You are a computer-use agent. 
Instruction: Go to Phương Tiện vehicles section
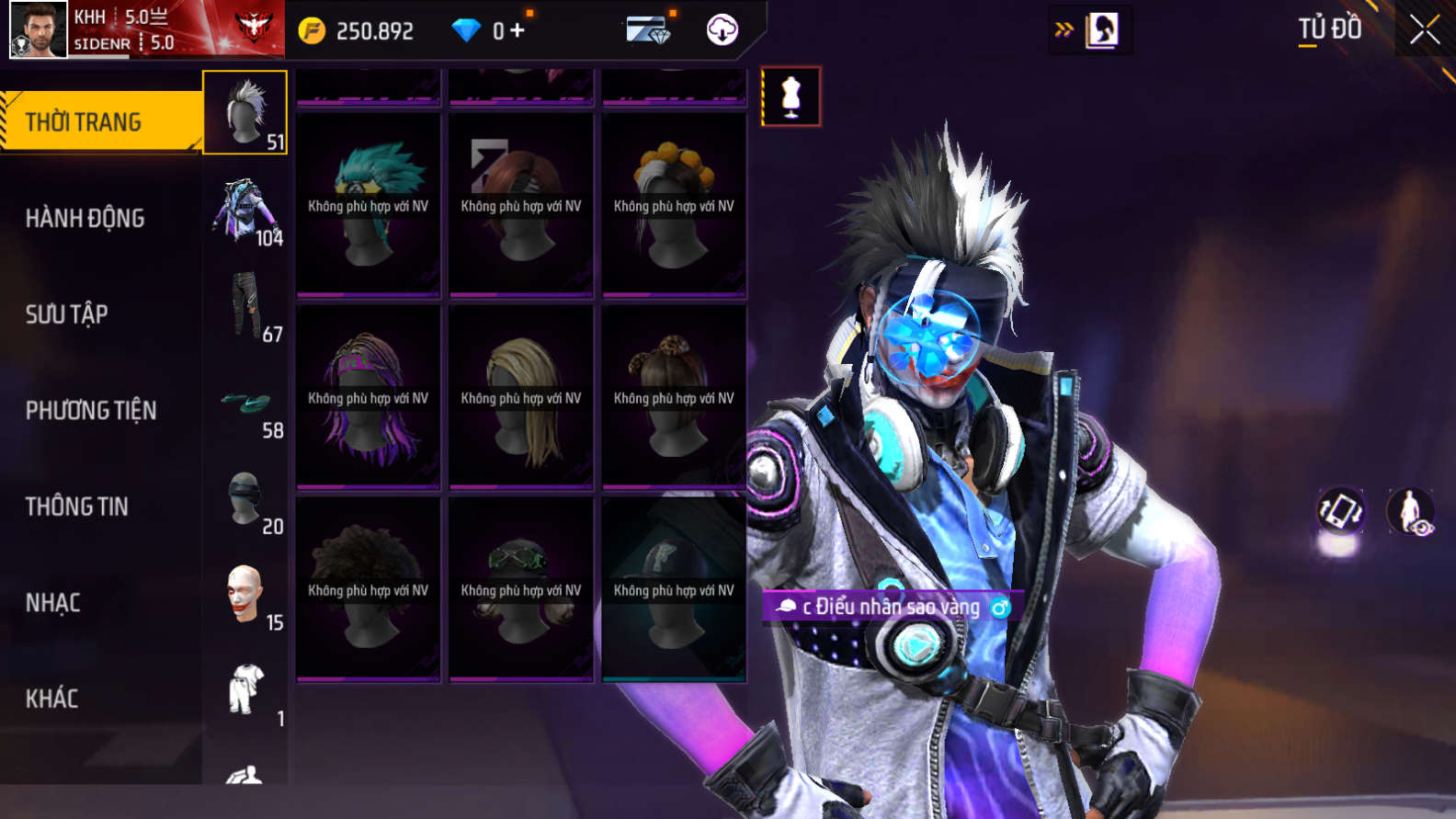(91, 410)
